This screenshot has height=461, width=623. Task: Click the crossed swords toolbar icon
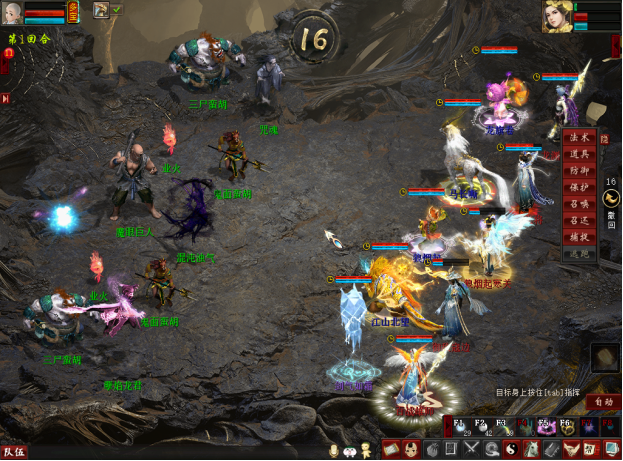(471, 450)
